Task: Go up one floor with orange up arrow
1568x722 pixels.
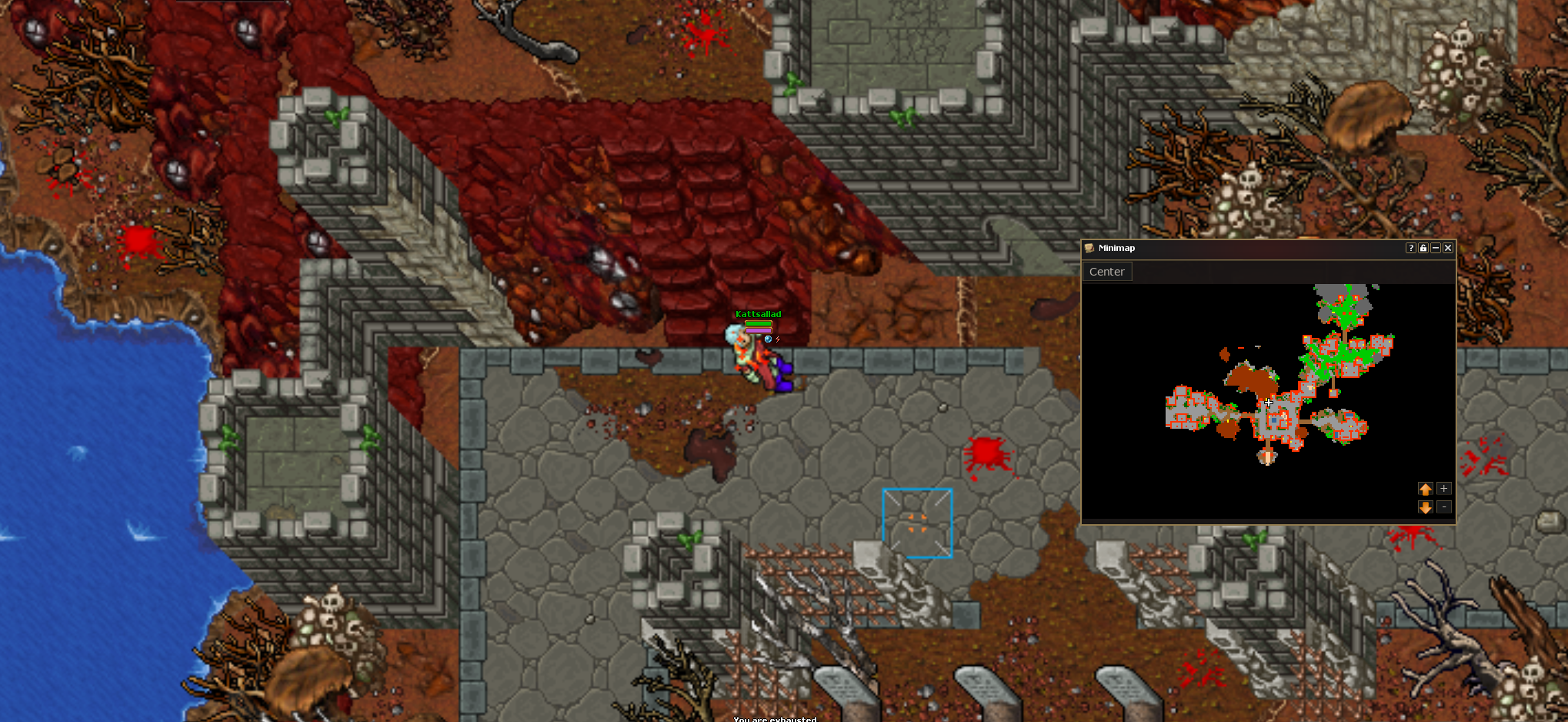Action: (x=1425, y=489)
